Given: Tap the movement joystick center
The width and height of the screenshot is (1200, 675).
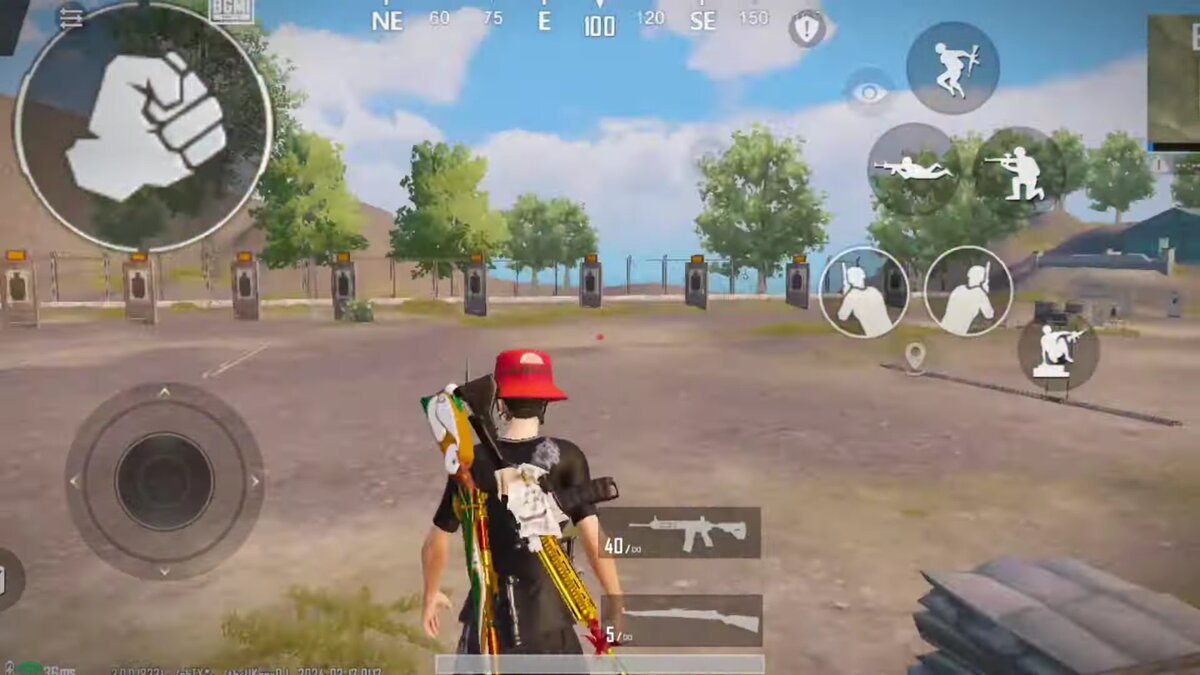Looking at the screenshot, I should pyautogui.click(x=164, y=480).
